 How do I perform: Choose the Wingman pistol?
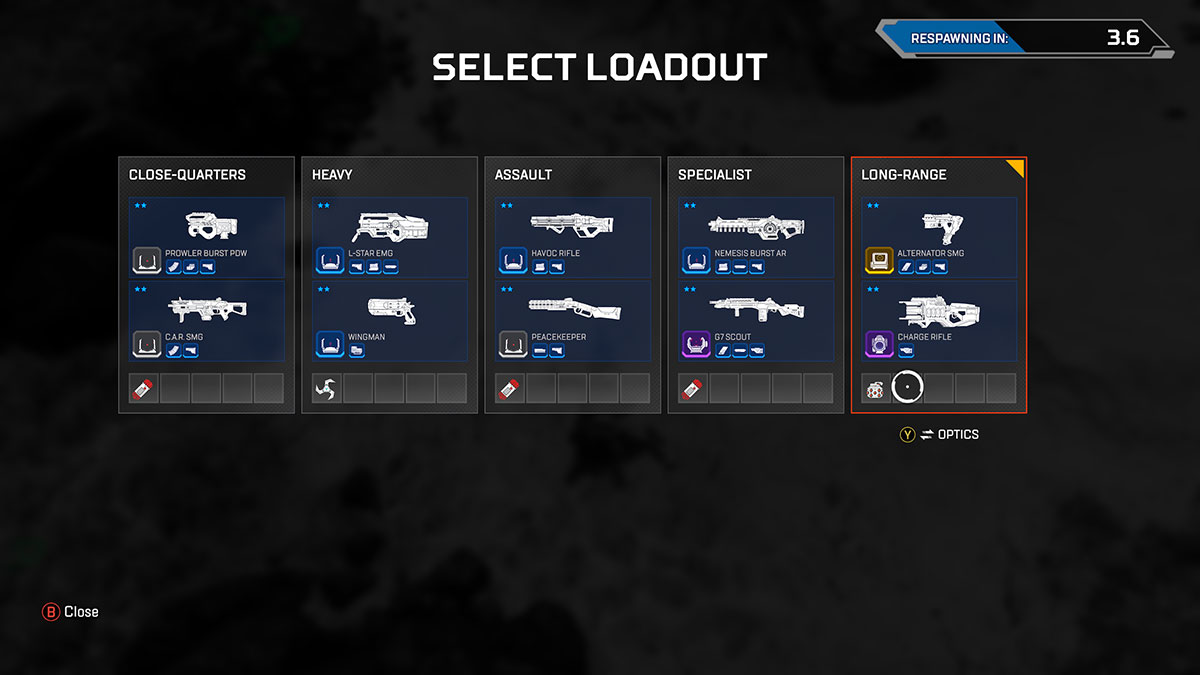click(390, 321)
